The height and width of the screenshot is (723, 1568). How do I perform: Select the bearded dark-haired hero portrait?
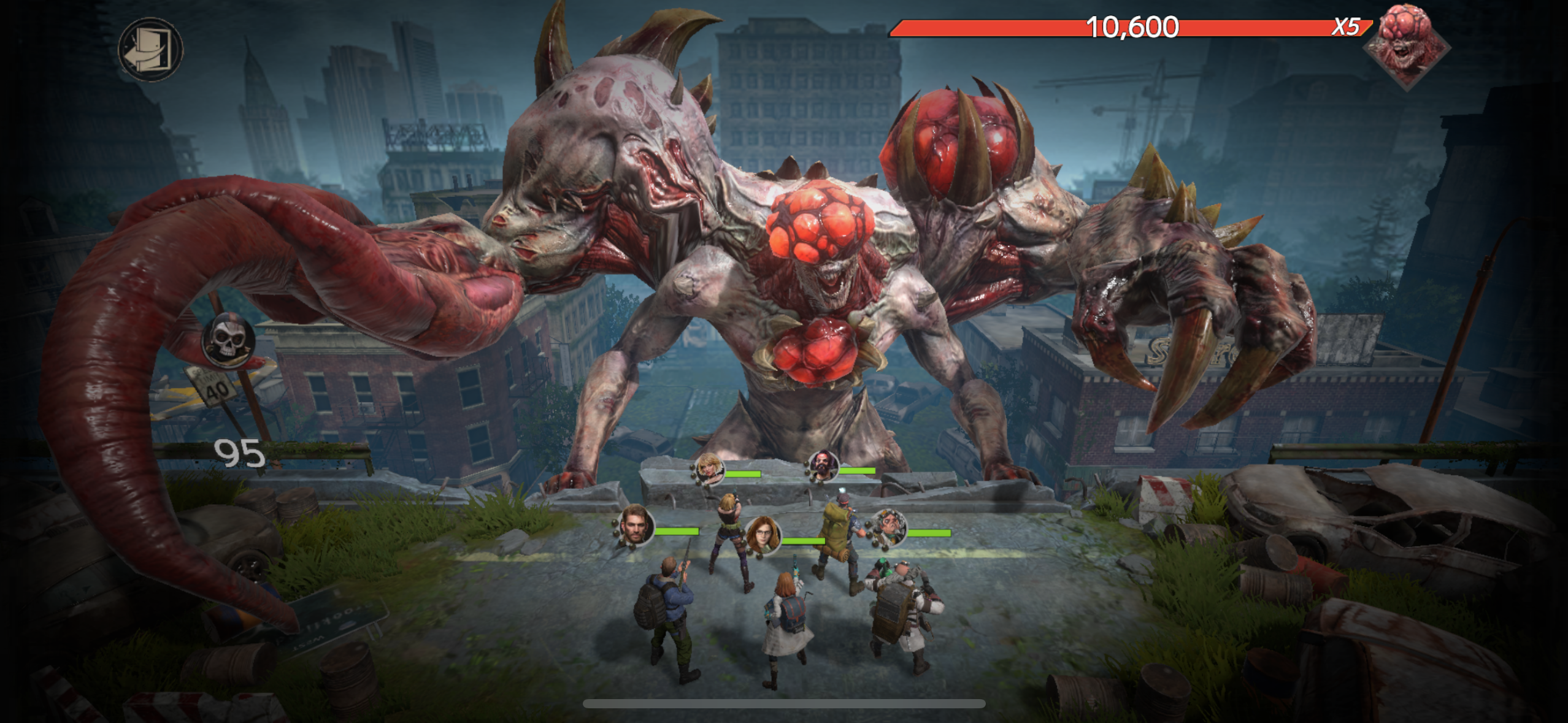click(823, 466)
